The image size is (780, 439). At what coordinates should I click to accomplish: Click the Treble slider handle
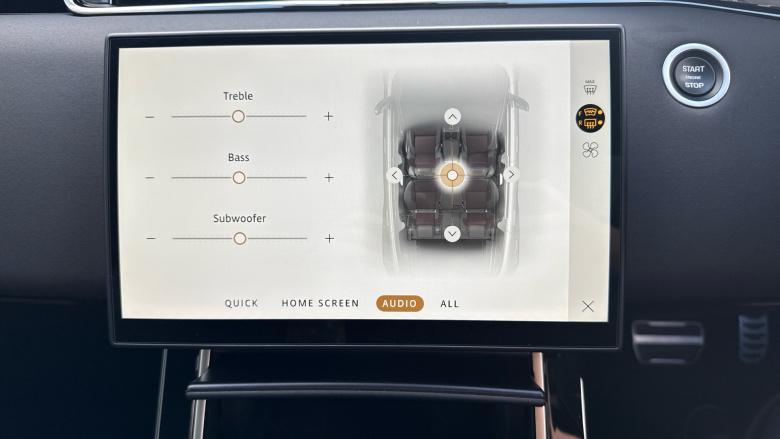coord(238,116)
